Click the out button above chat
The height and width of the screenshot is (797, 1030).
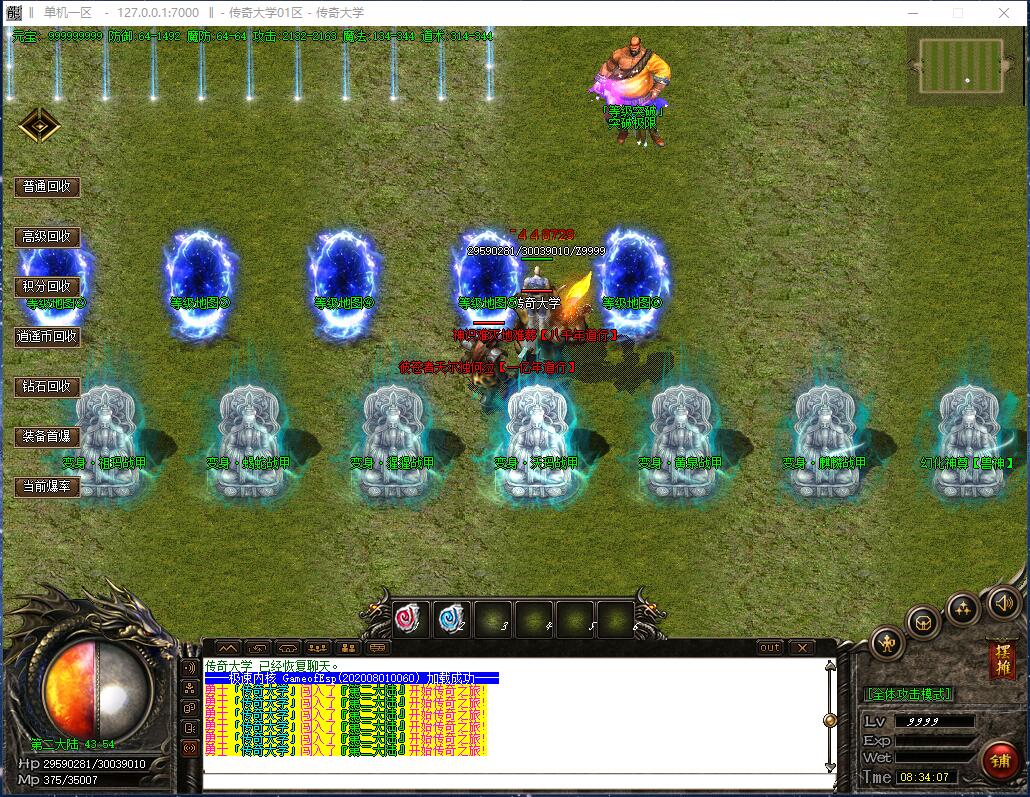point(769,648)
